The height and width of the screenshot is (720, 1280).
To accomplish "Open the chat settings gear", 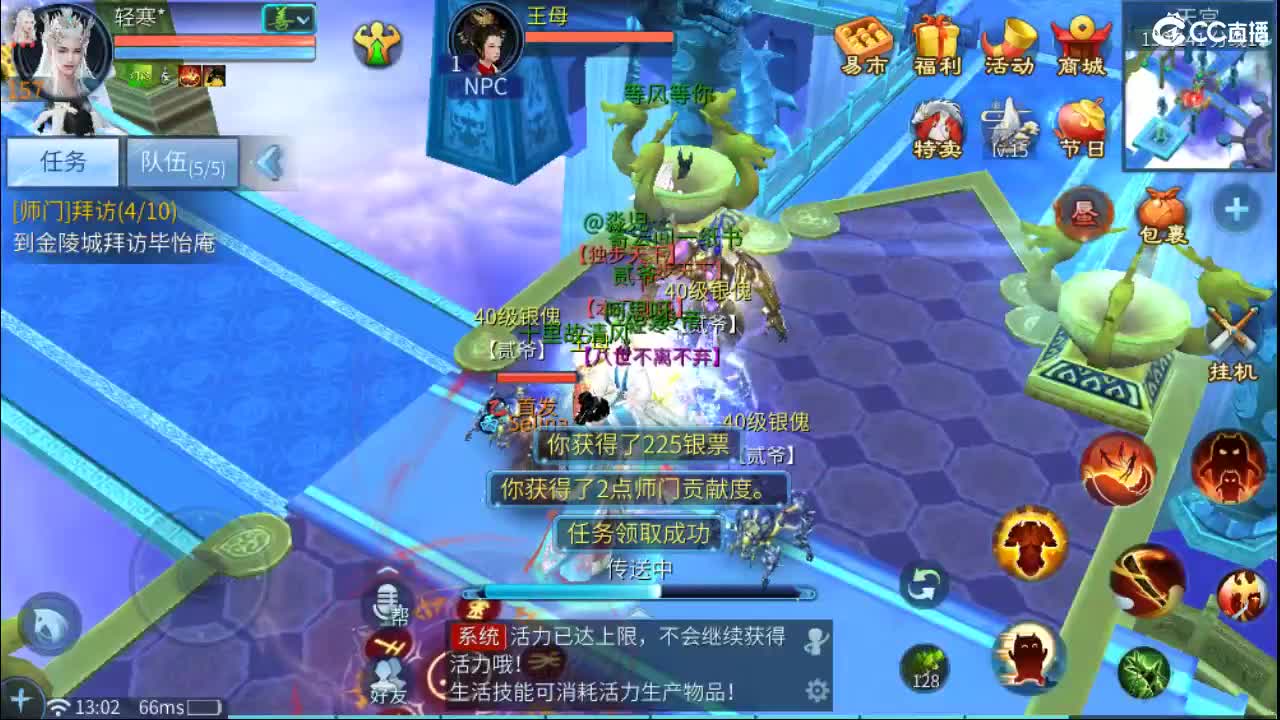I will coord(815,688).
